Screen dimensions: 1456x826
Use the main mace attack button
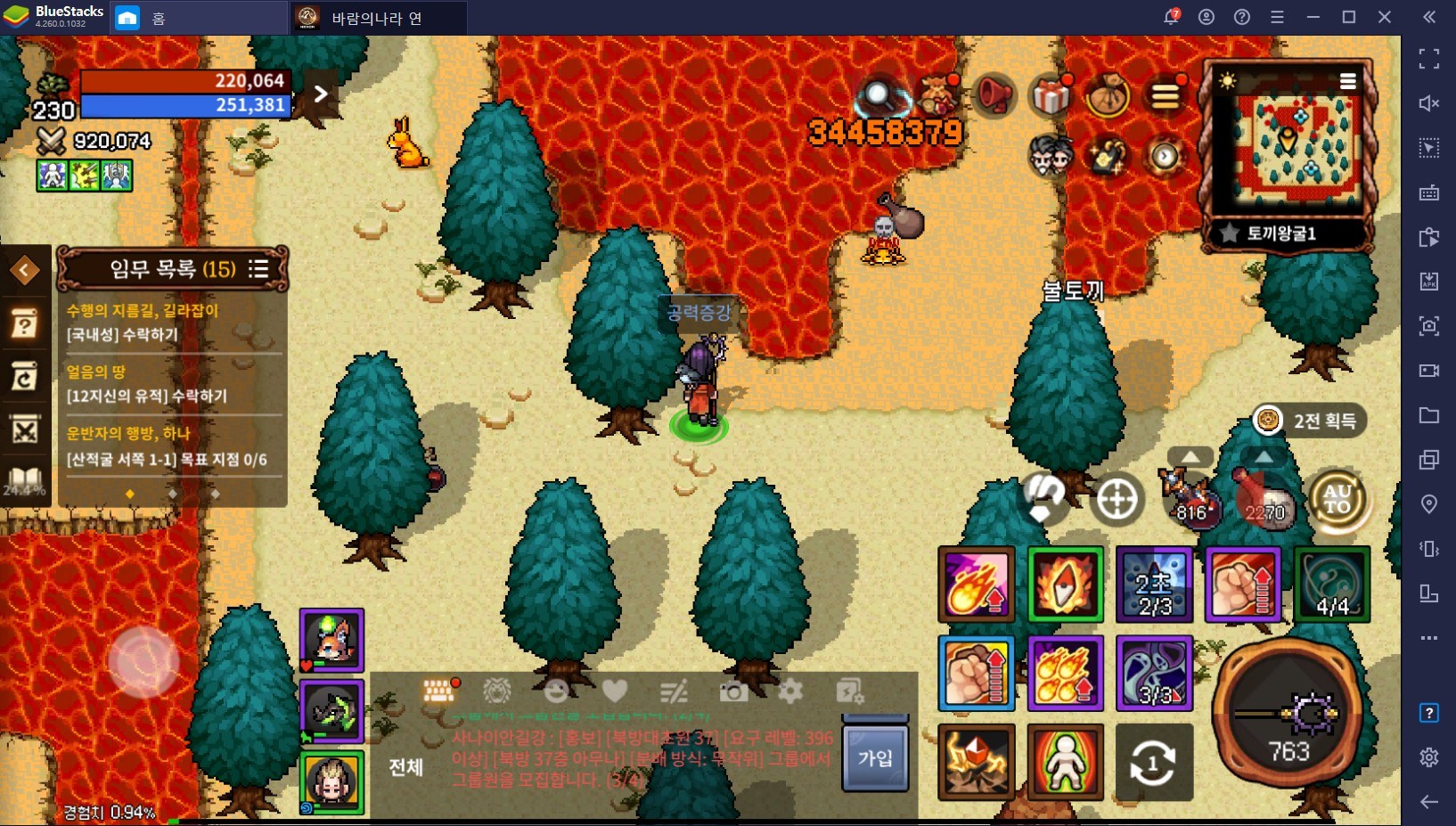(x=1288, y=714)
